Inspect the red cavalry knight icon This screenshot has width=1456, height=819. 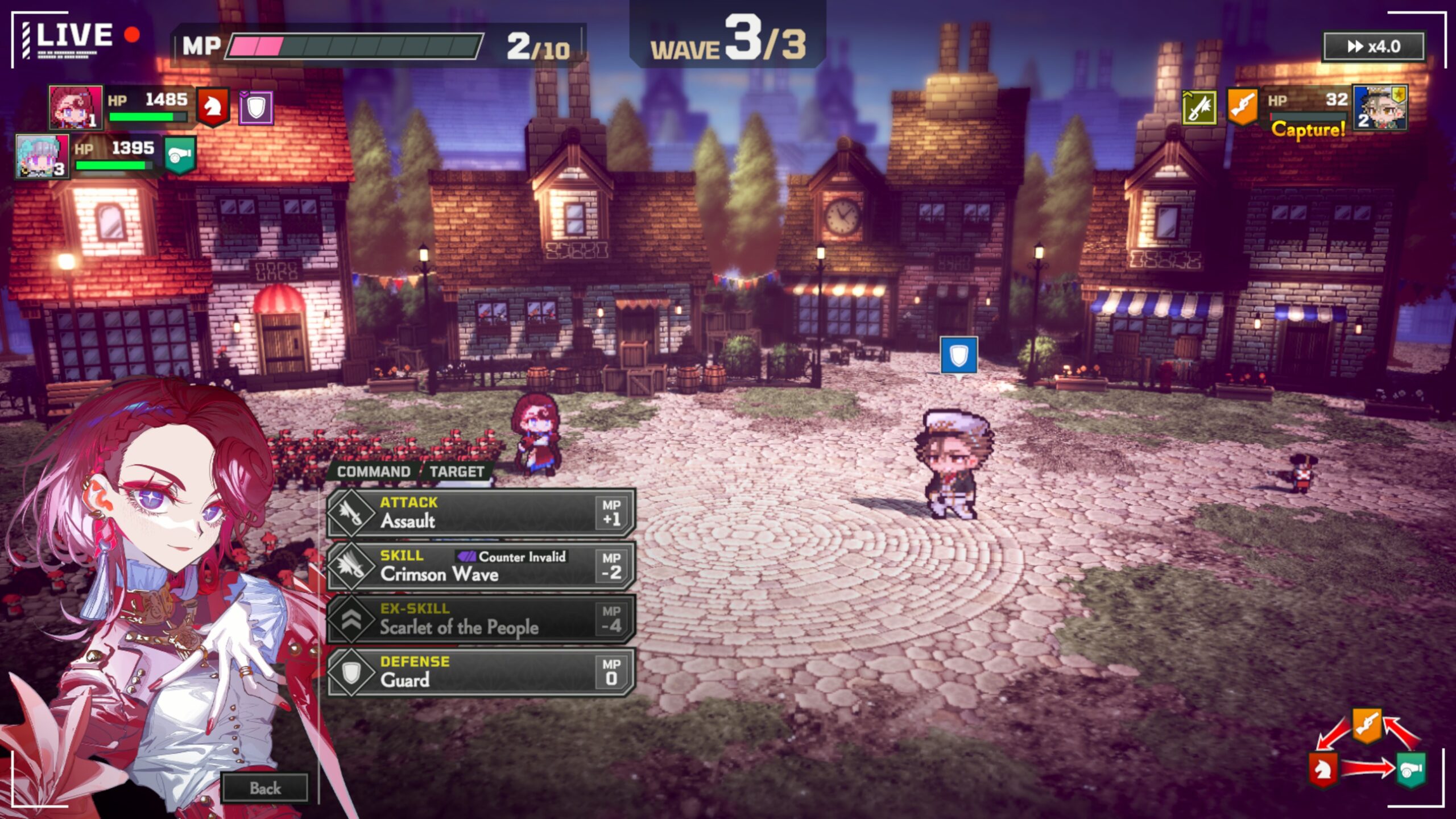pyautogui.click(x=213, y=107)
